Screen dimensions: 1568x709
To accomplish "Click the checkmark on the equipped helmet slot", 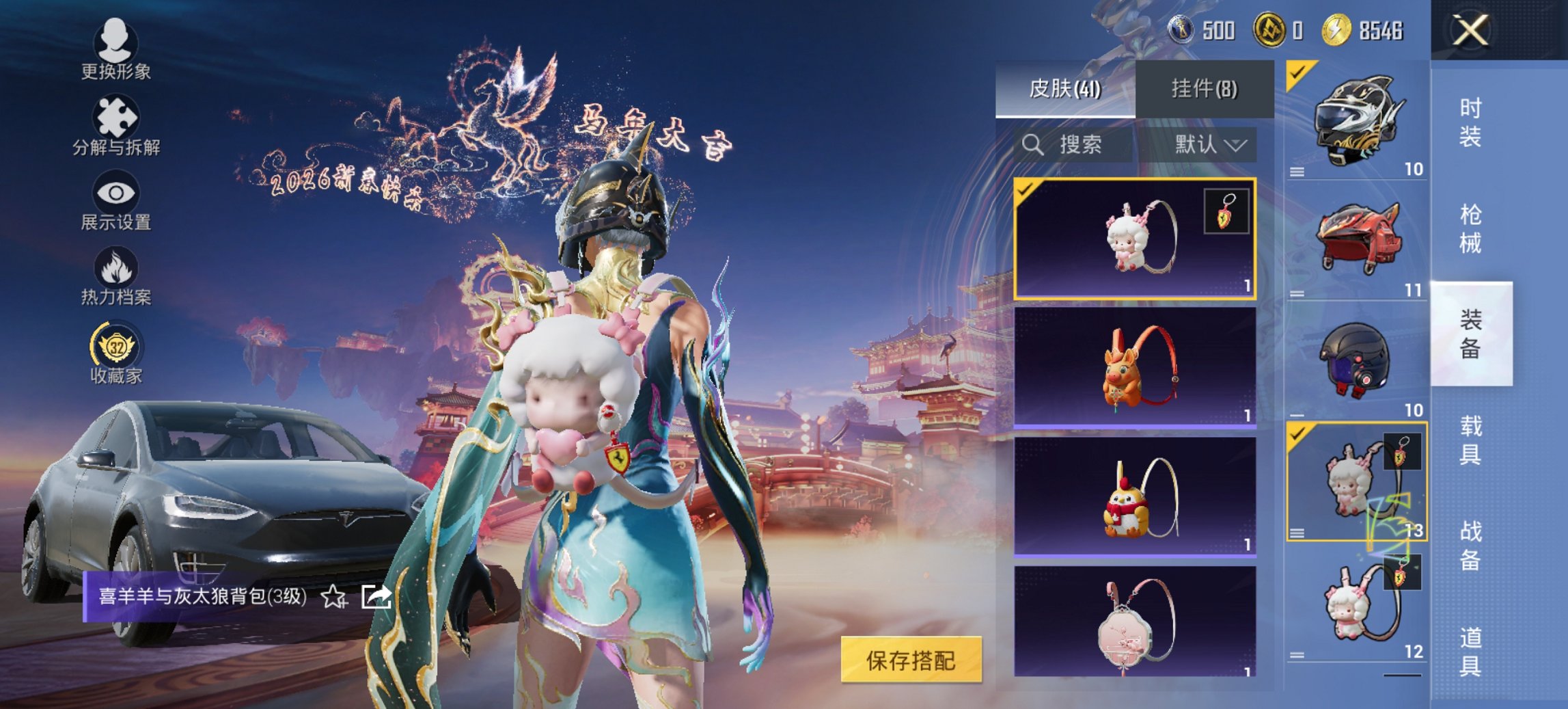I will 1297,71.
